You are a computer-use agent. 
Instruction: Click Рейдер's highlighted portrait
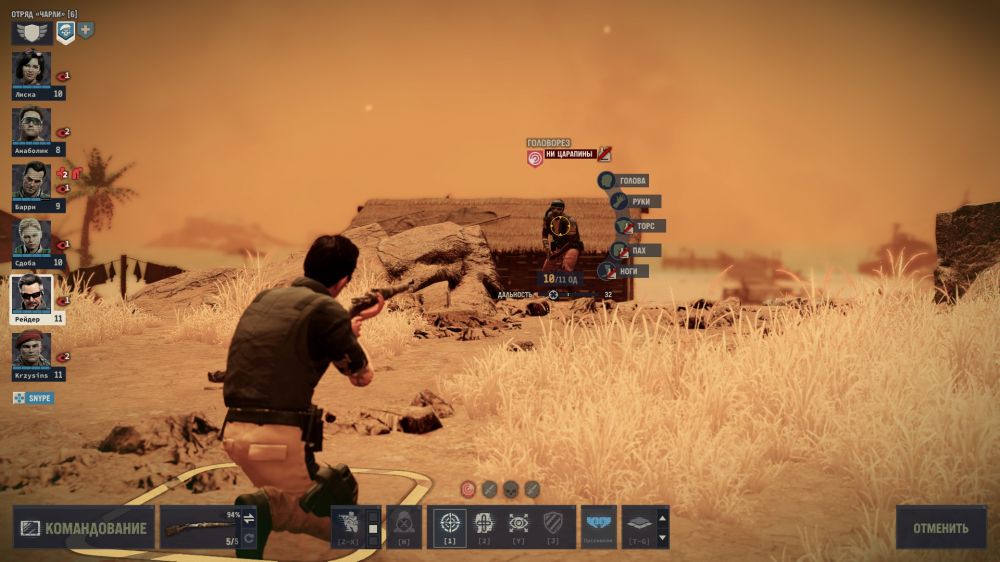(x=31, y=293)
